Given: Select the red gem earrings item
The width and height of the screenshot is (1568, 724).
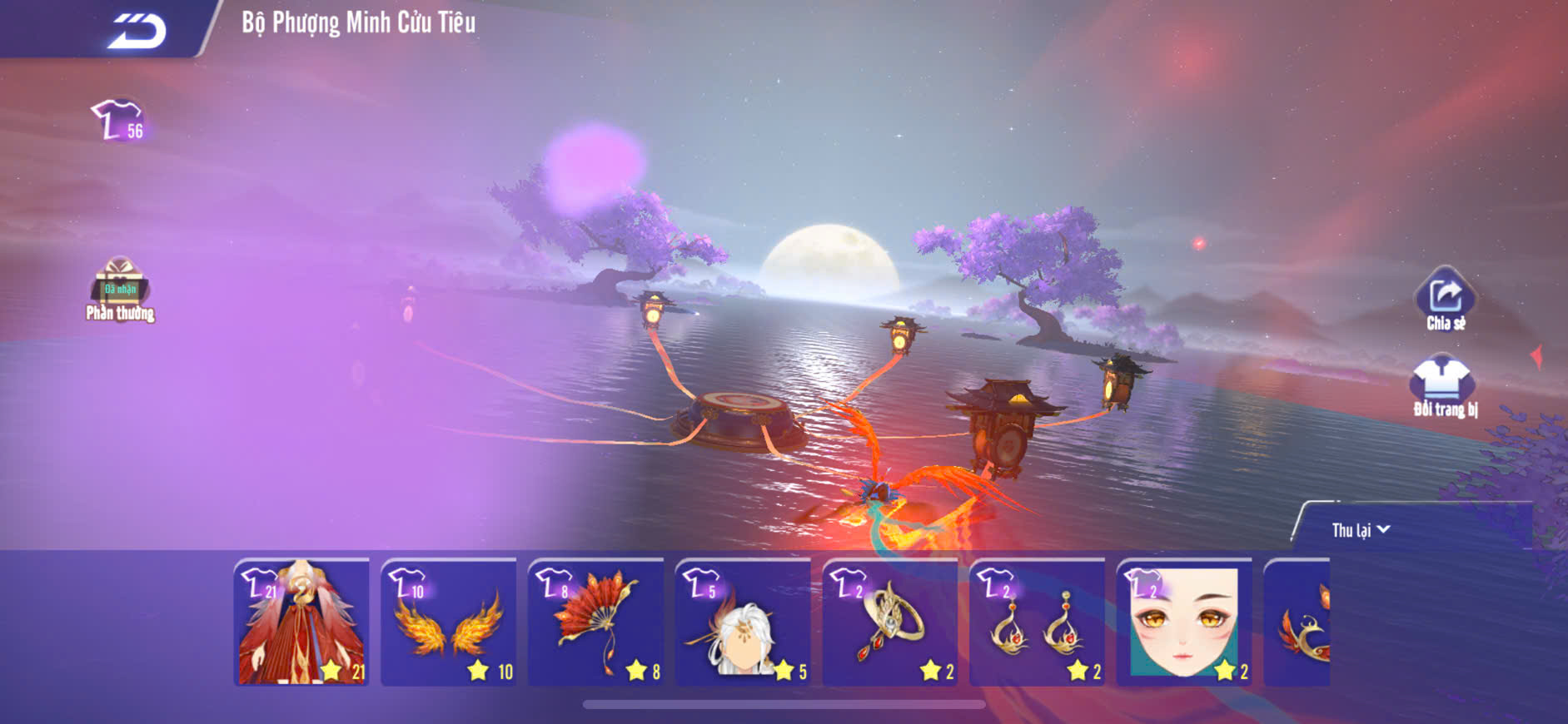Looking at the screenshot, I should (x=1038, y=622).
